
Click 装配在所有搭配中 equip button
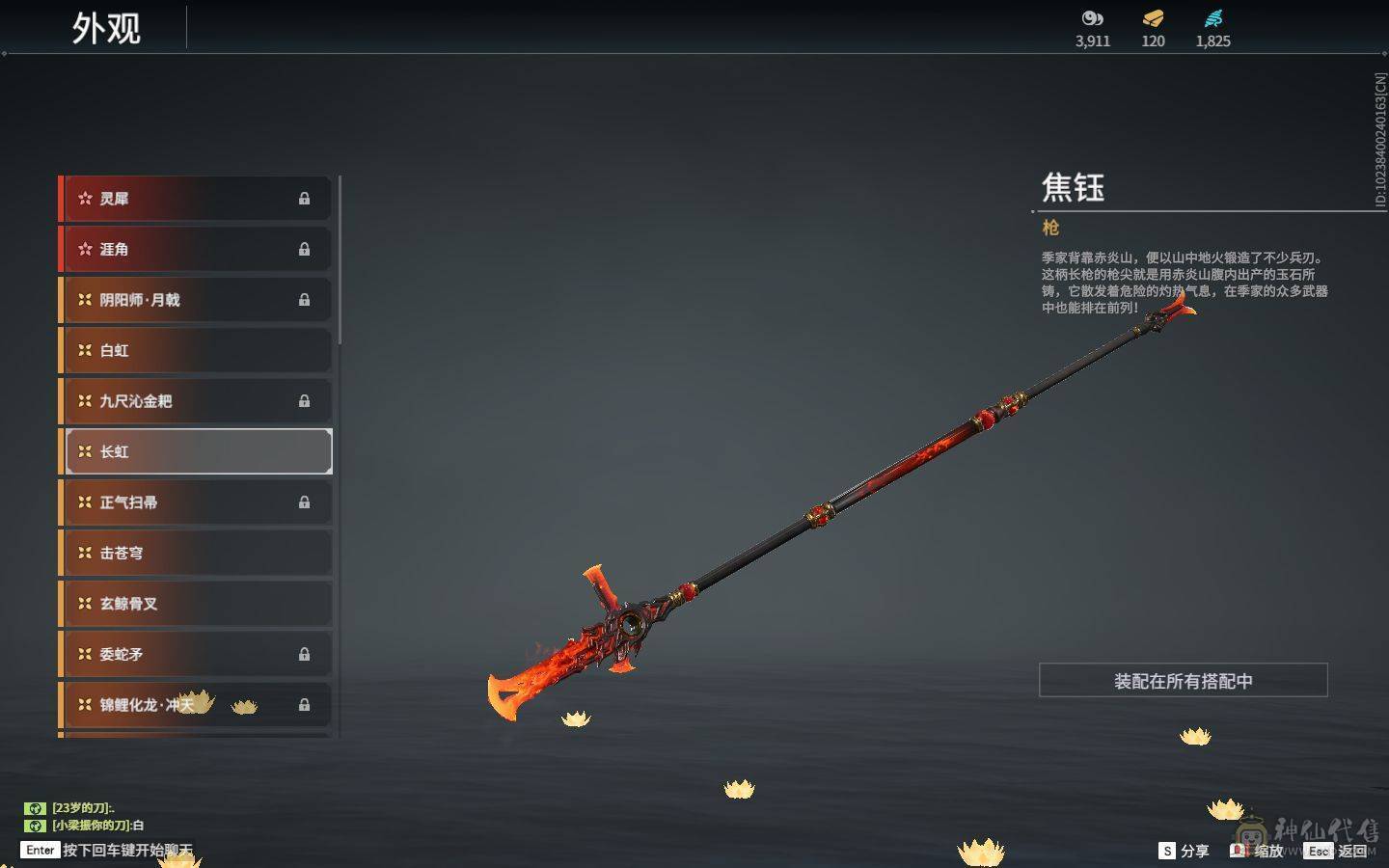(x=1183, y=681)
